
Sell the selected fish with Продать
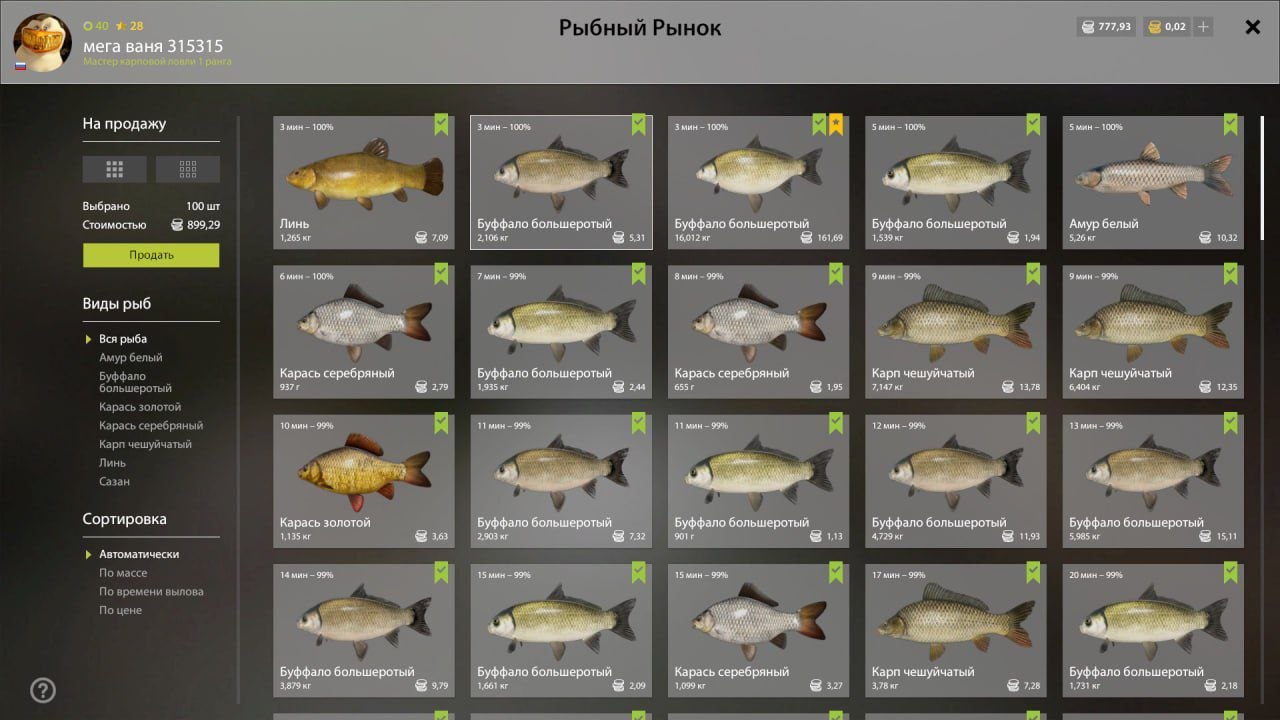click(151, 255)
